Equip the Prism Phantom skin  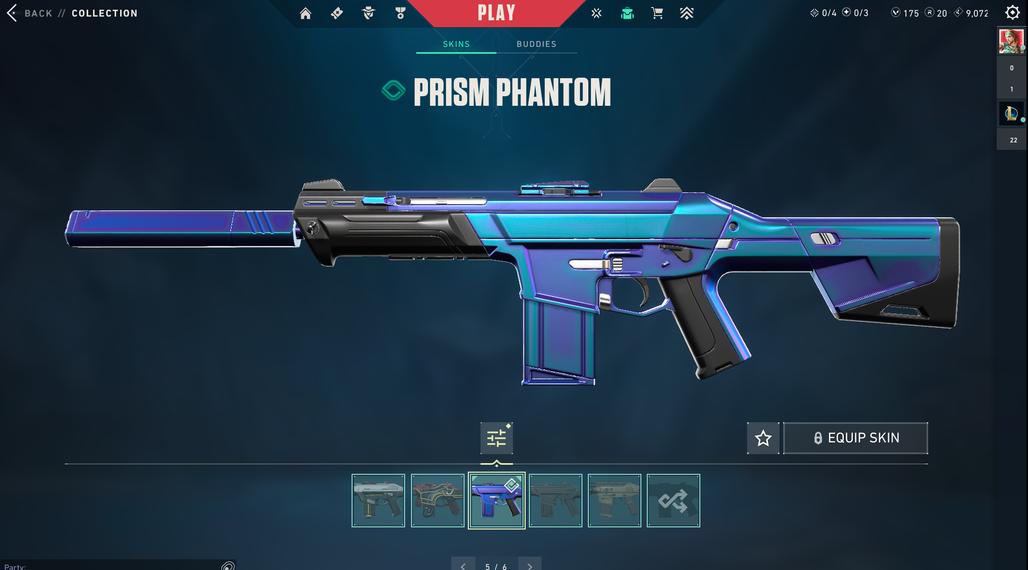[855, 438]
